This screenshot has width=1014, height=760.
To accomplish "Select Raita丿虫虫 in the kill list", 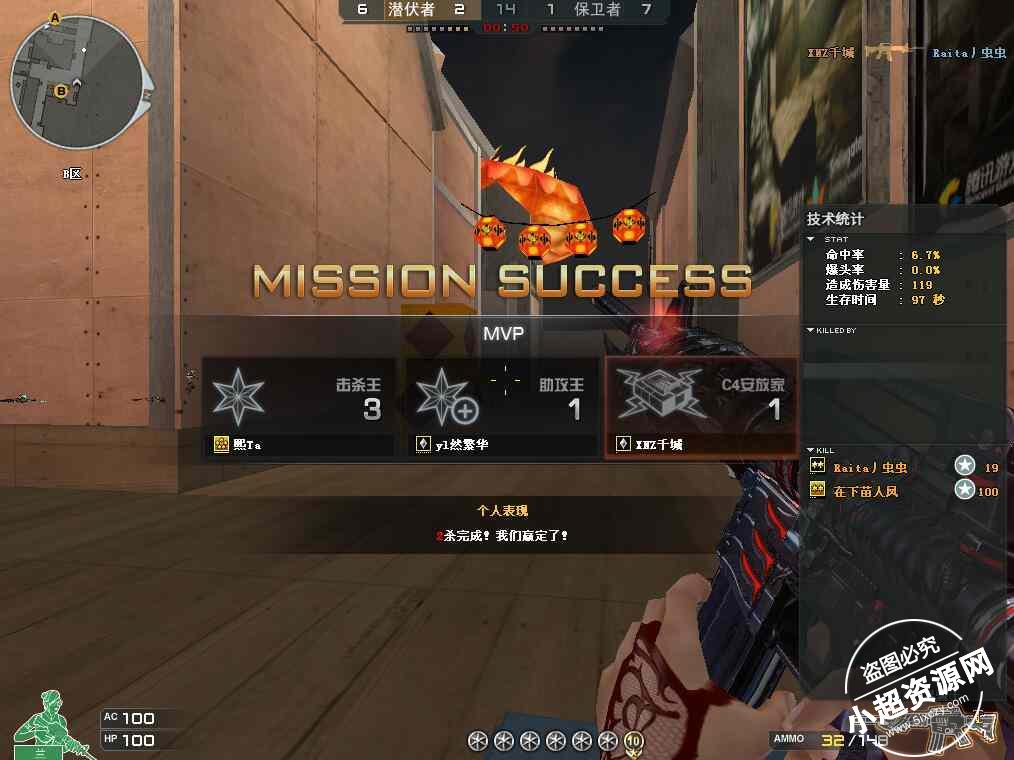I will [870, 467].
